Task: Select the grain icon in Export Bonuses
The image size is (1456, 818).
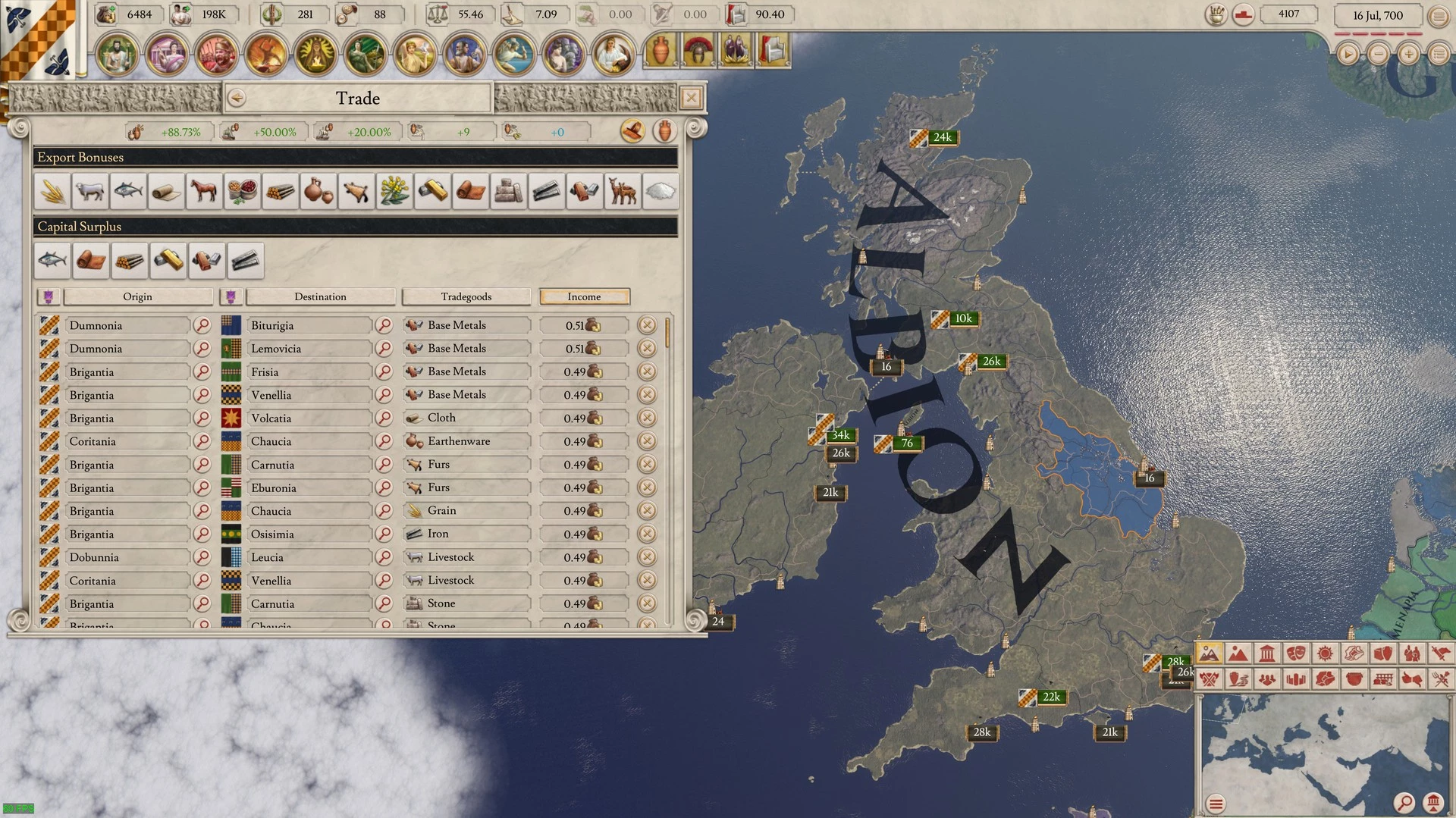Action: click(52, 191)
